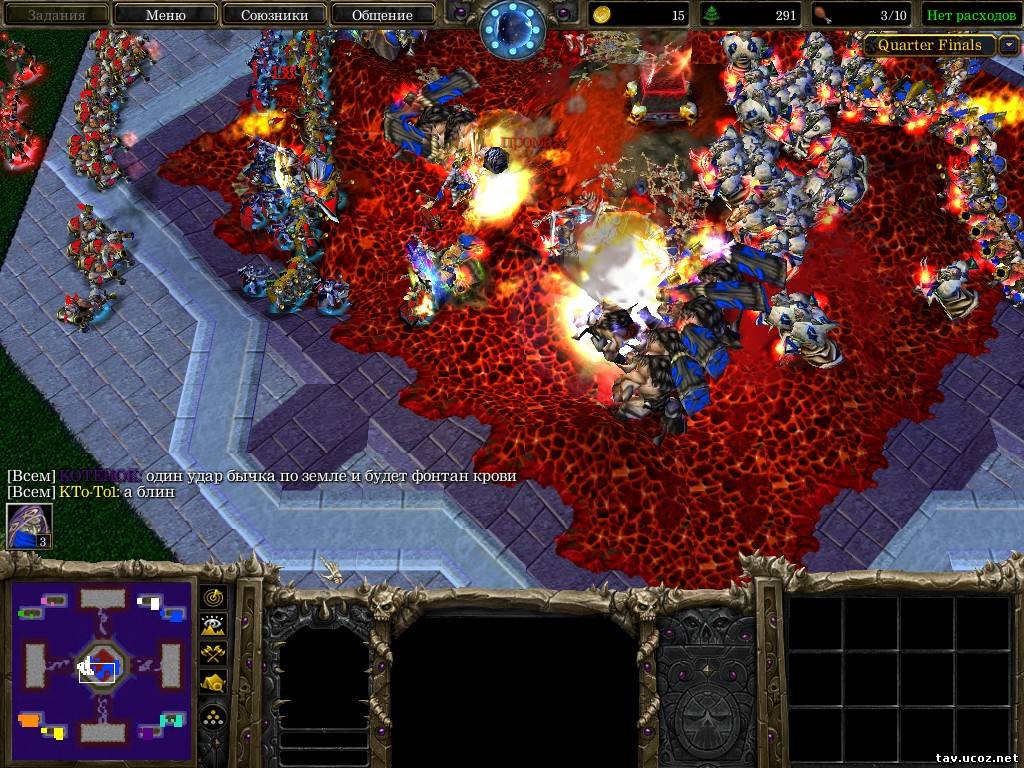The image size is (1024, 768).
Task: Click the battlefield minimap
Action: click(x=101, y=665)
